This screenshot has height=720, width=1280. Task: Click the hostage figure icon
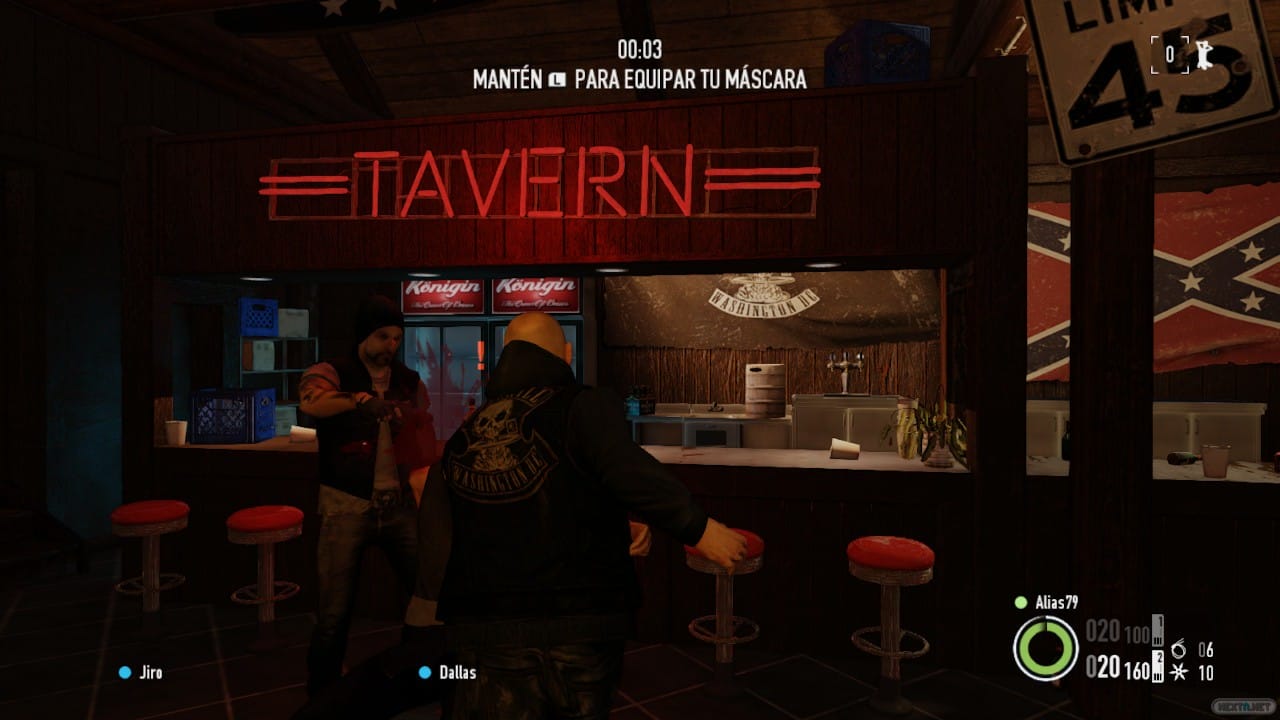[x=1204, y=55]
